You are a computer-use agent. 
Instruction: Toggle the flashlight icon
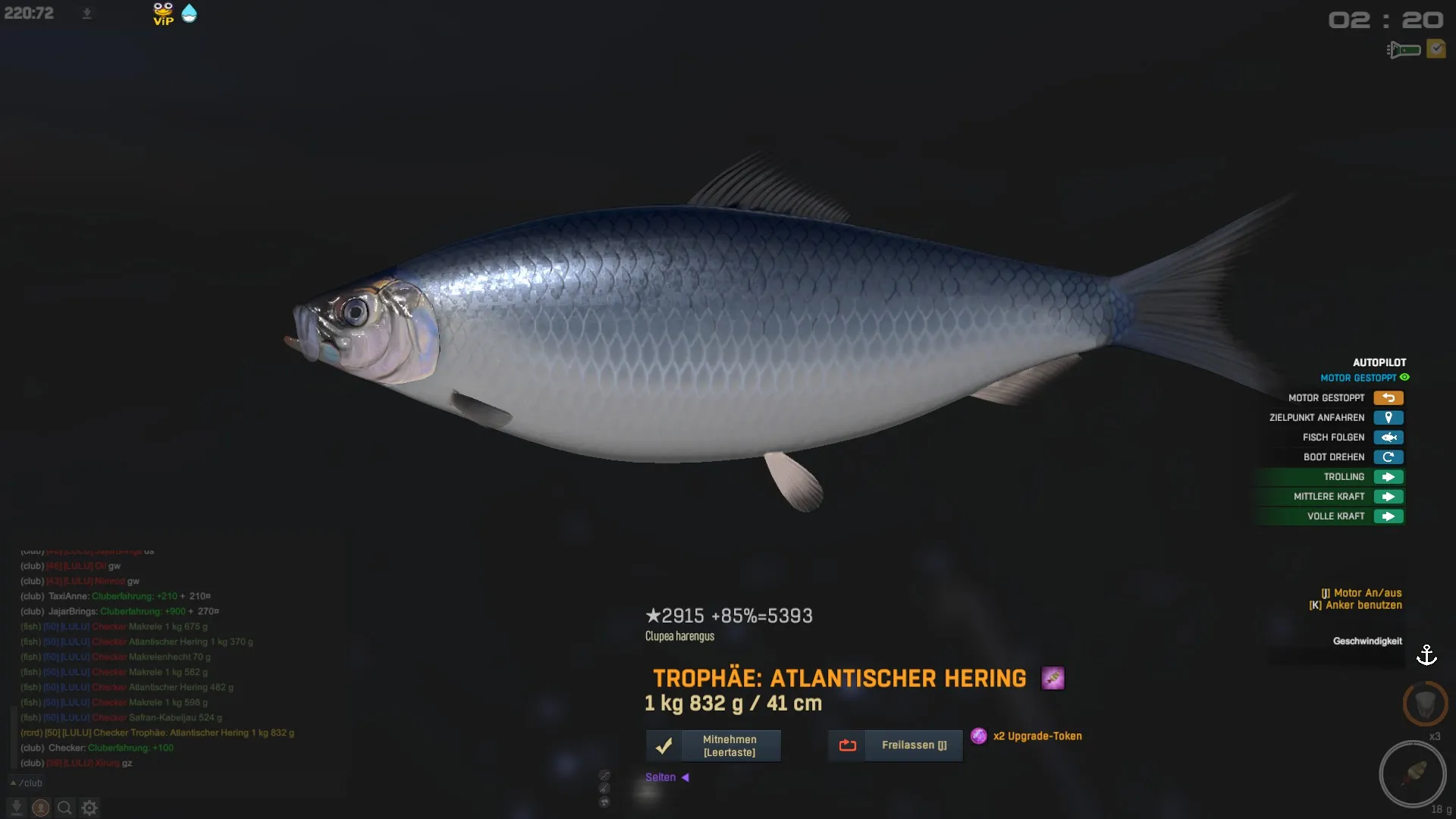(x=1404, y=50)
